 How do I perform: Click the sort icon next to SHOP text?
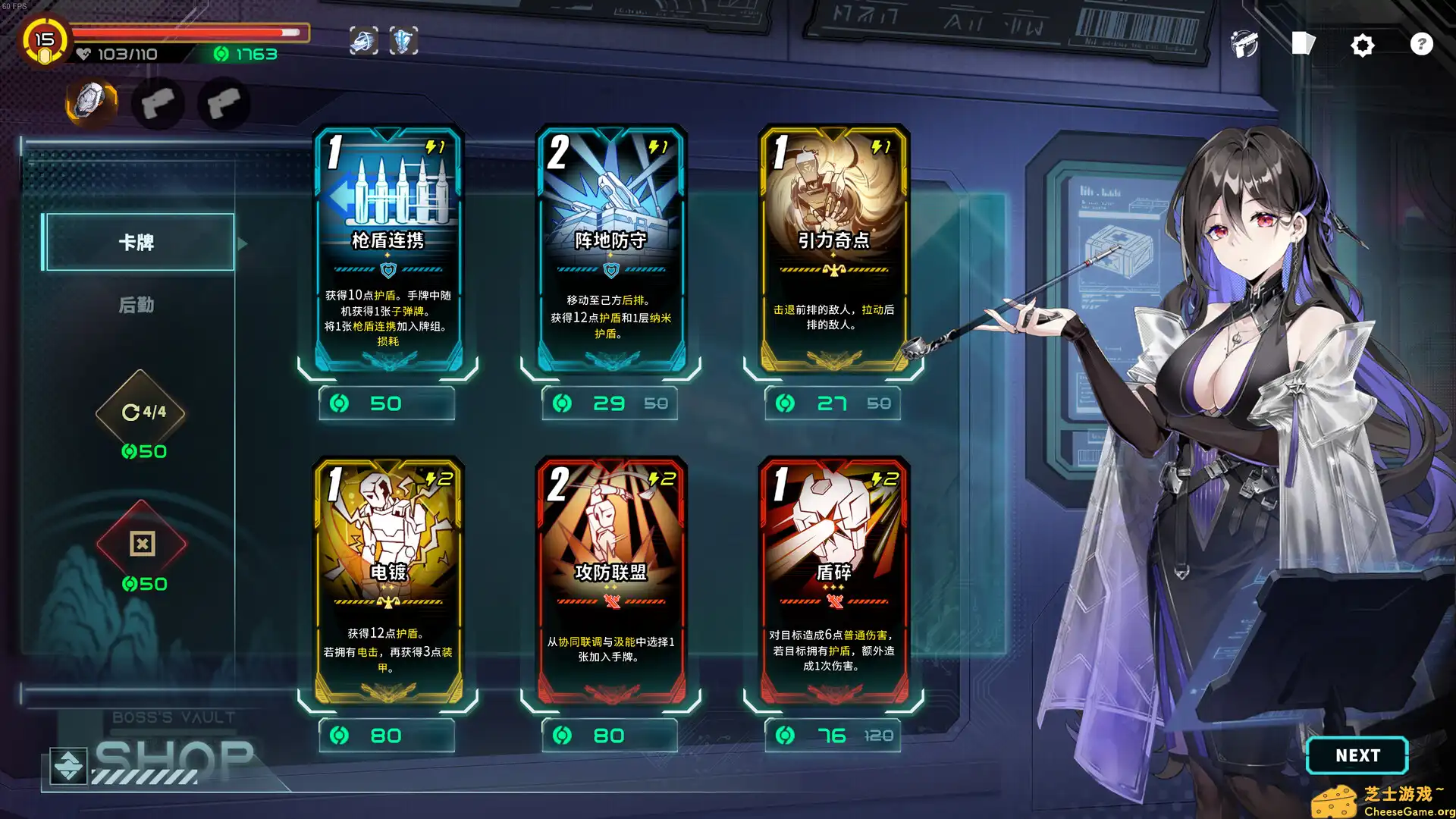[69, 766]
